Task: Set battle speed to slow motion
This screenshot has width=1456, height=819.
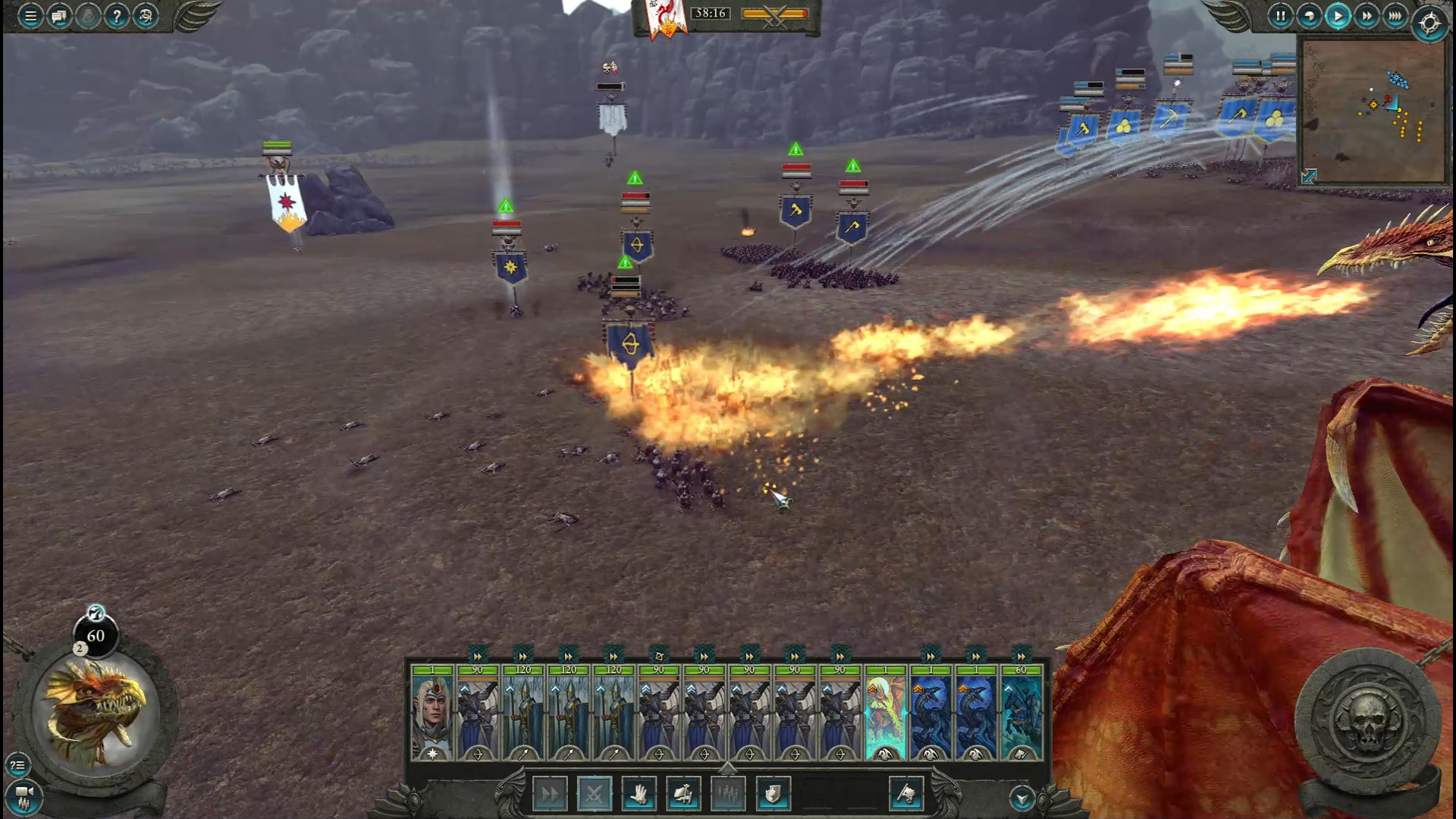Action: point(1309,16)
